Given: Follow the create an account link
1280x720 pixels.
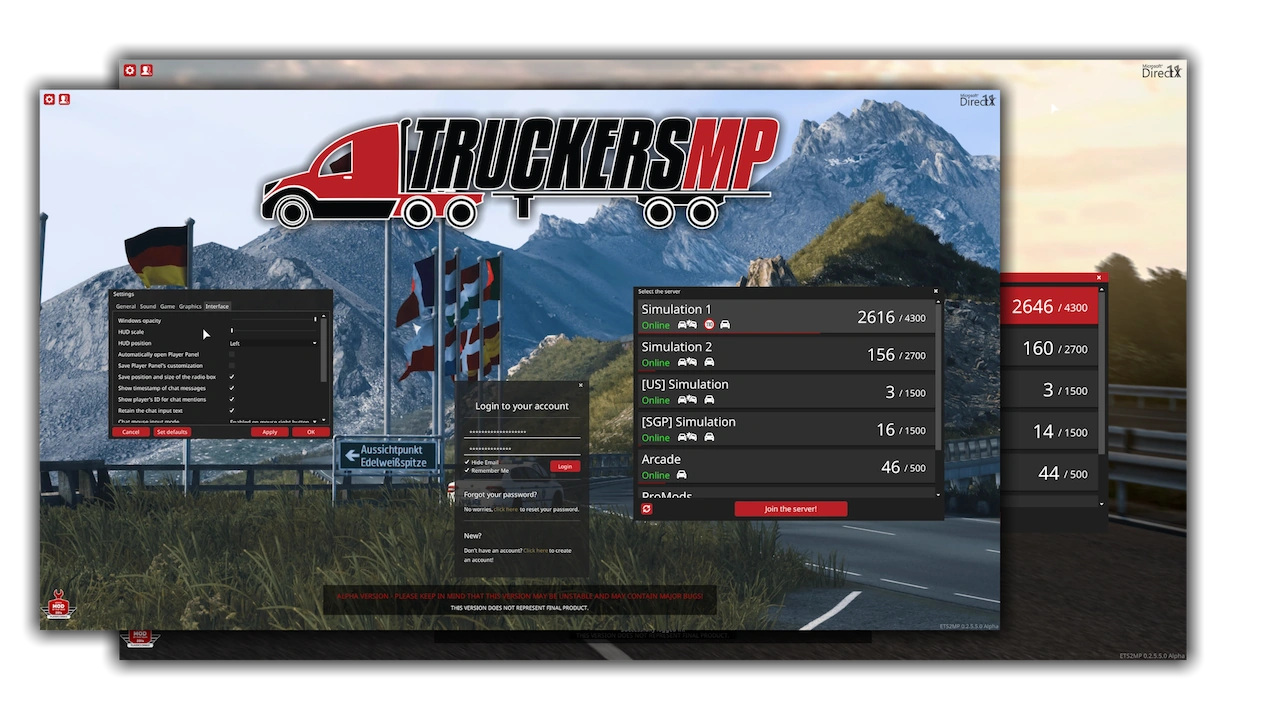Looking at the screenshot, I should [x=535, y=551].
